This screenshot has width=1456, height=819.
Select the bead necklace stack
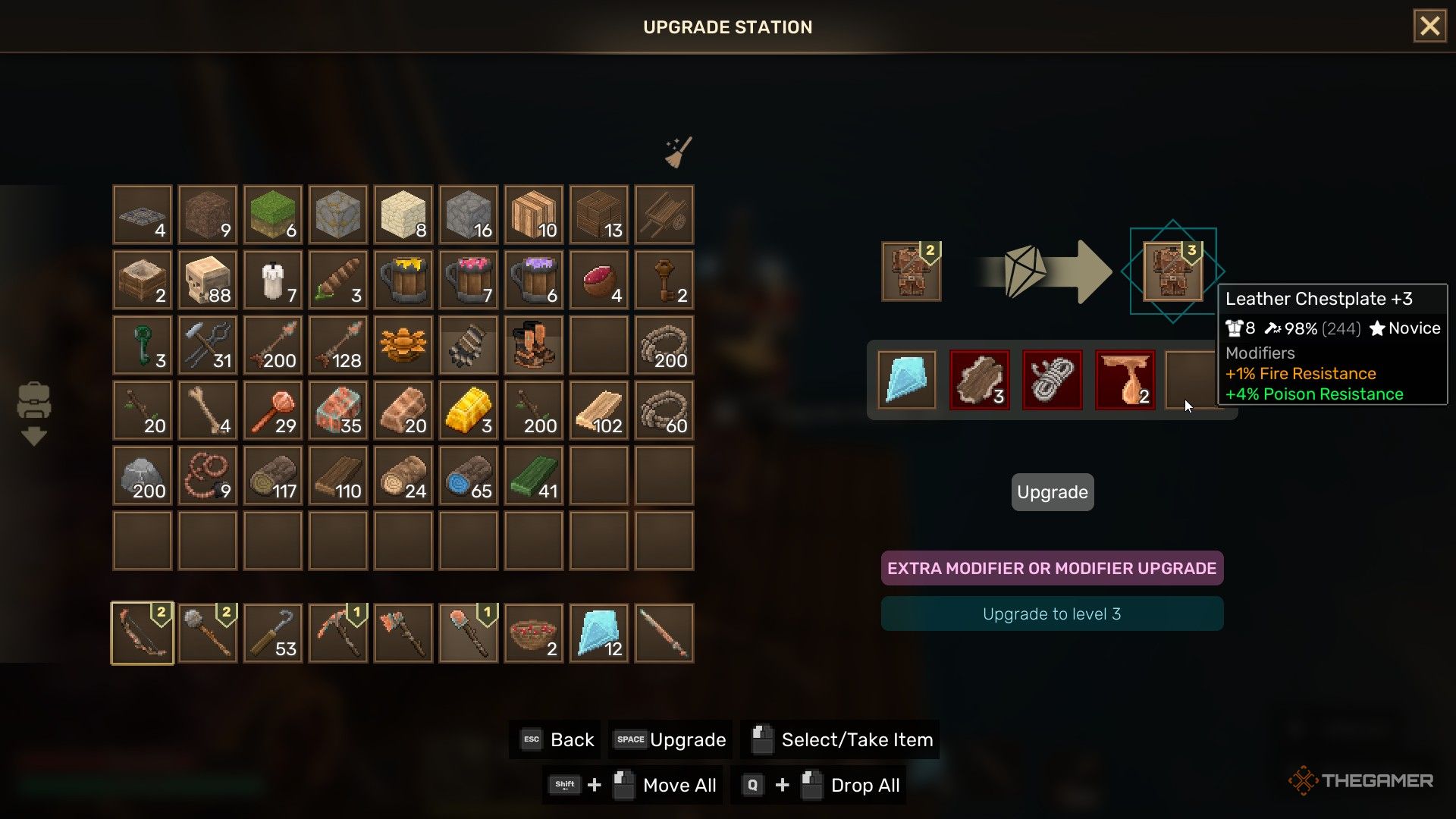pyautogui.click(x=208, y=475)
